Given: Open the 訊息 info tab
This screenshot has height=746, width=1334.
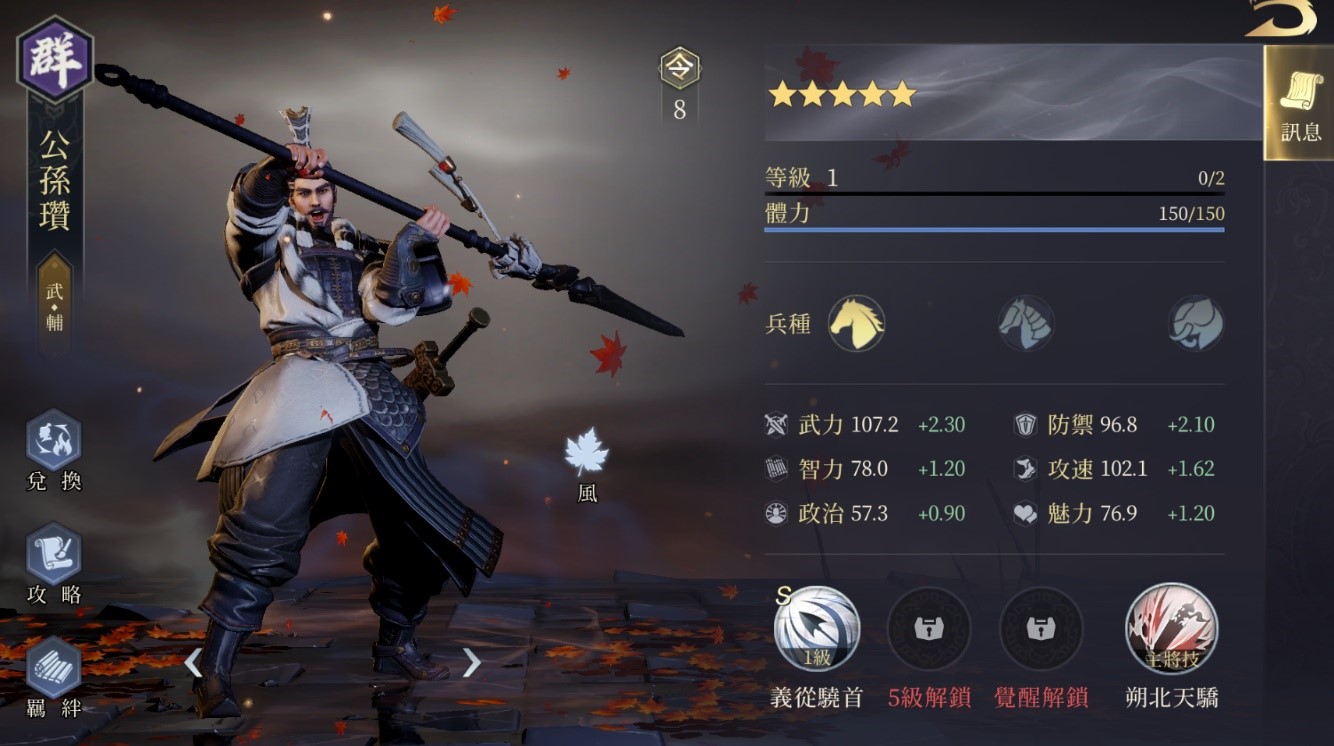Looking at the screenshot, I should pos(1299,103).
